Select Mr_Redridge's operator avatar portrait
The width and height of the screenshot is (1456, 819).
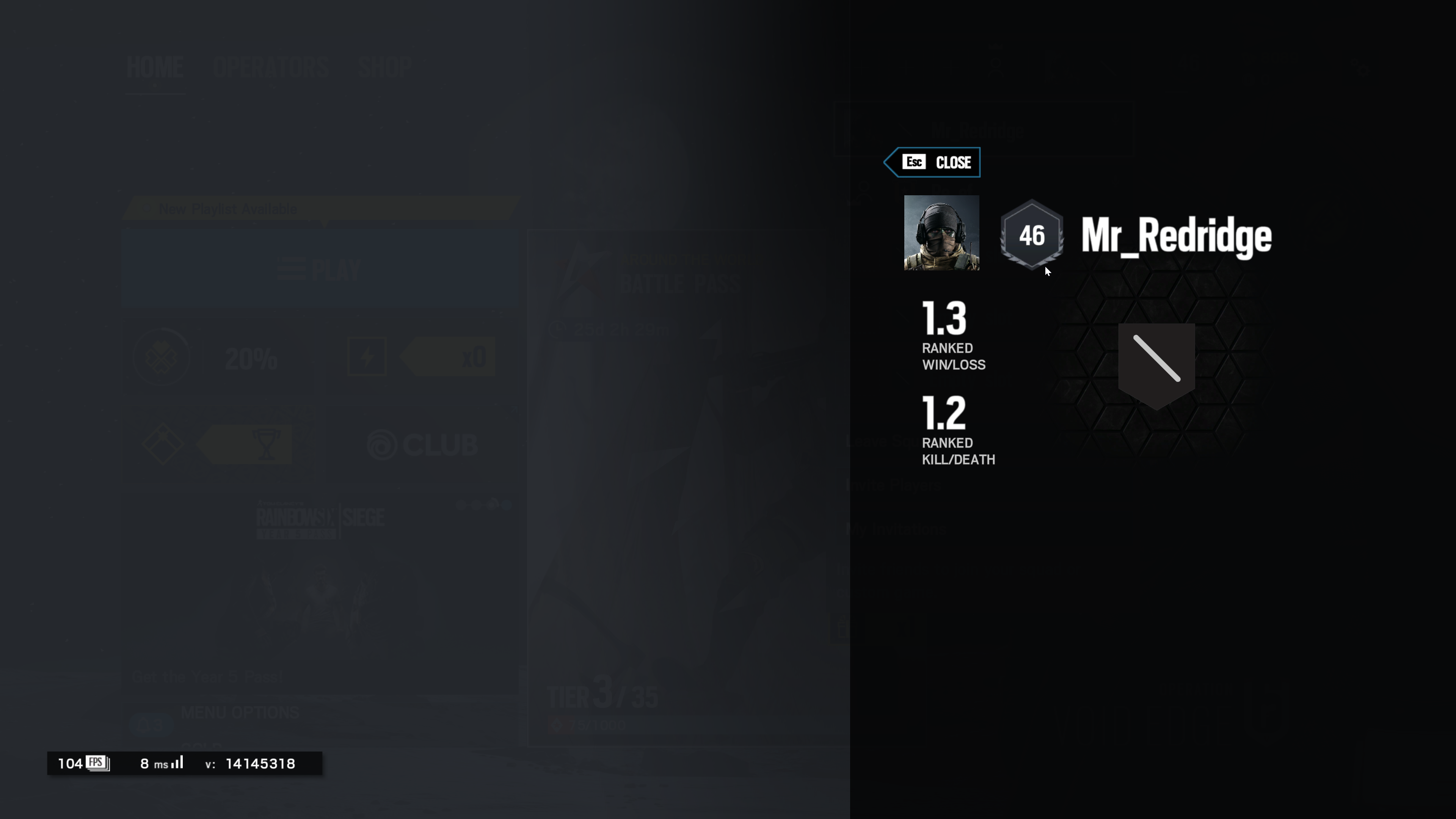point(941,233)
